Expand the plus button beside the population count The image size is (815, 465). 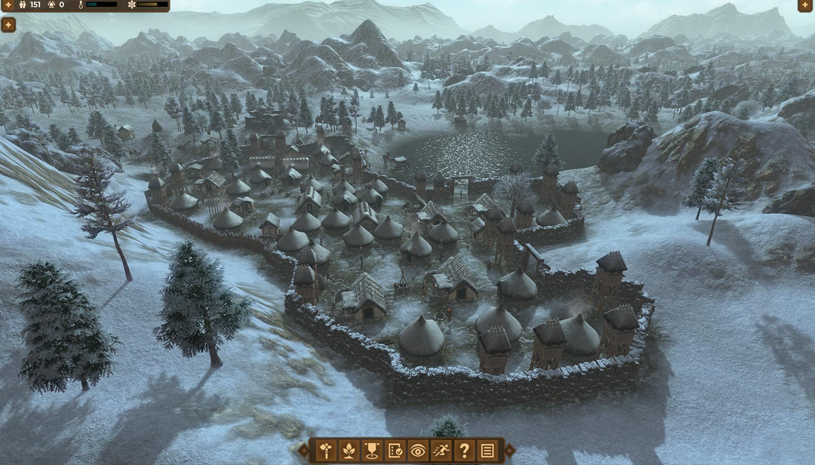pyautogui.click(x=8, y=5)
